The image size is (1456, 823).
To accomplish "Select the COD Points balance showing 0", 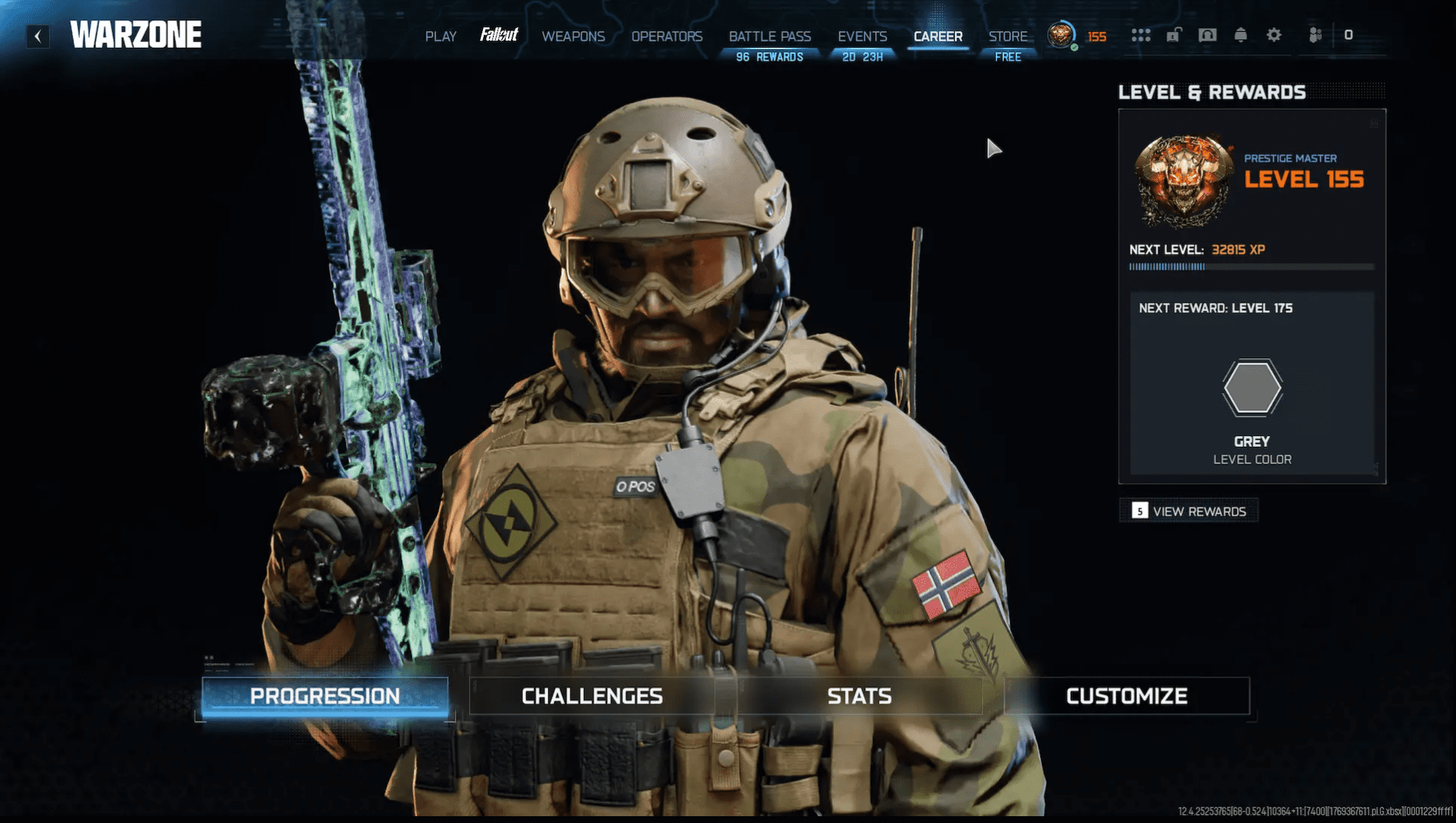I will pyautogui.click(x=1349, y=34).
